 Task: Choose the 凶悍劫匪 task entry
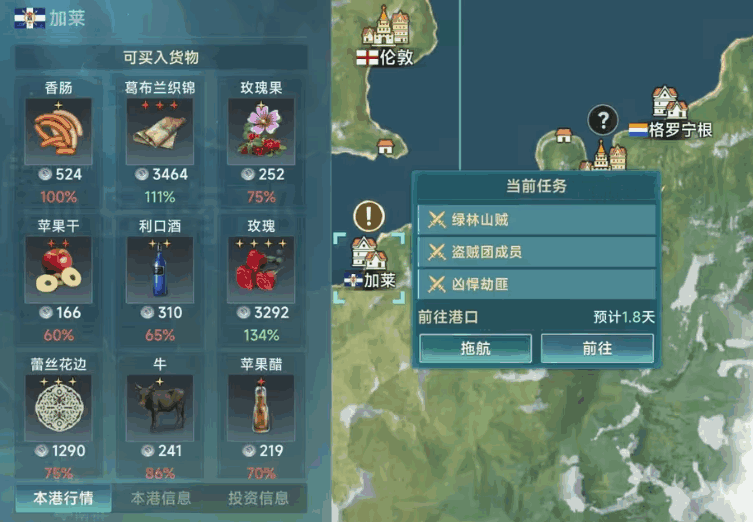(x=537, y=284)
